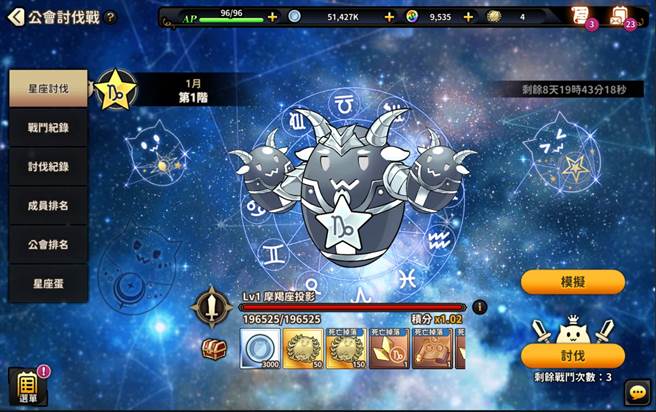Open the 討伐紀錄 tab
The height and width of the screenshot is (412, 656).
(x=48, y=167)
